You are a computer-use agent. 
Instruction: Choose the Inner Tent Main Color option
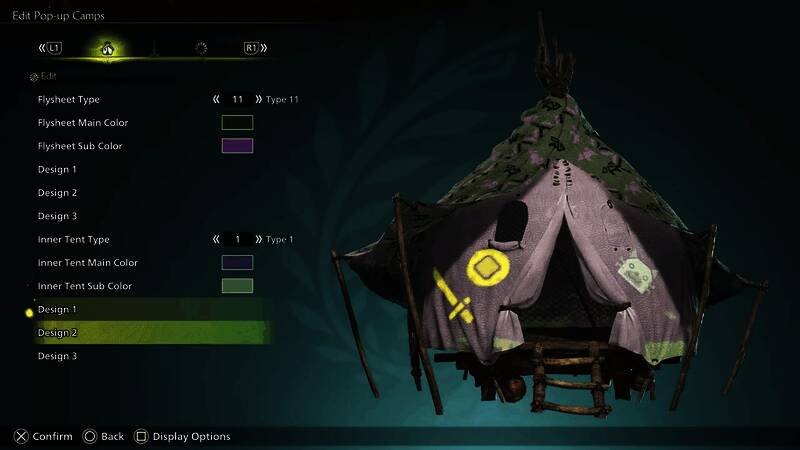pyautogui.click(x=87, y=263)
